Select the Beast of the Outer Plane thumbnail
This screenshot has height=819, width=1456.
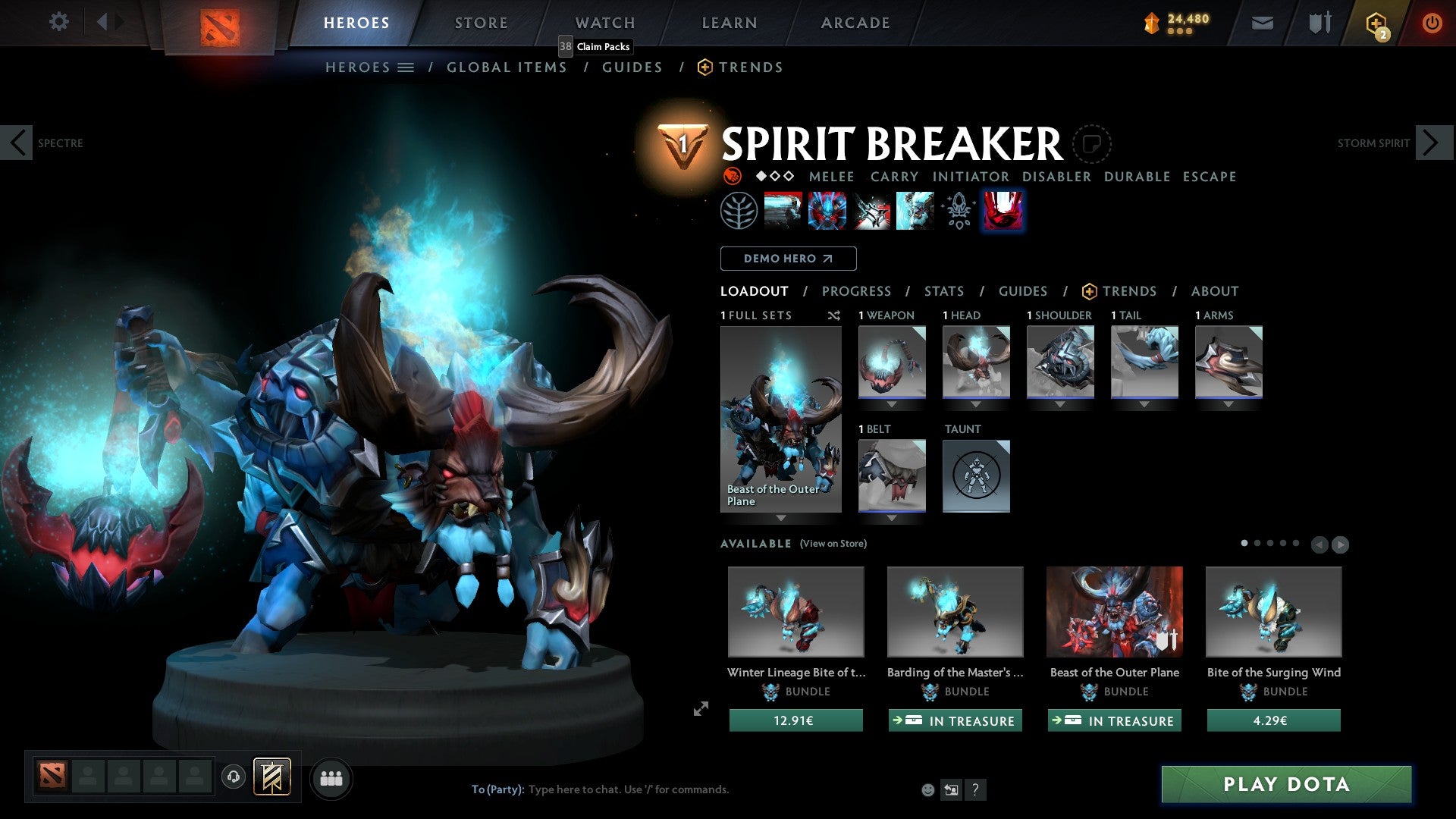pos(1114,612)
